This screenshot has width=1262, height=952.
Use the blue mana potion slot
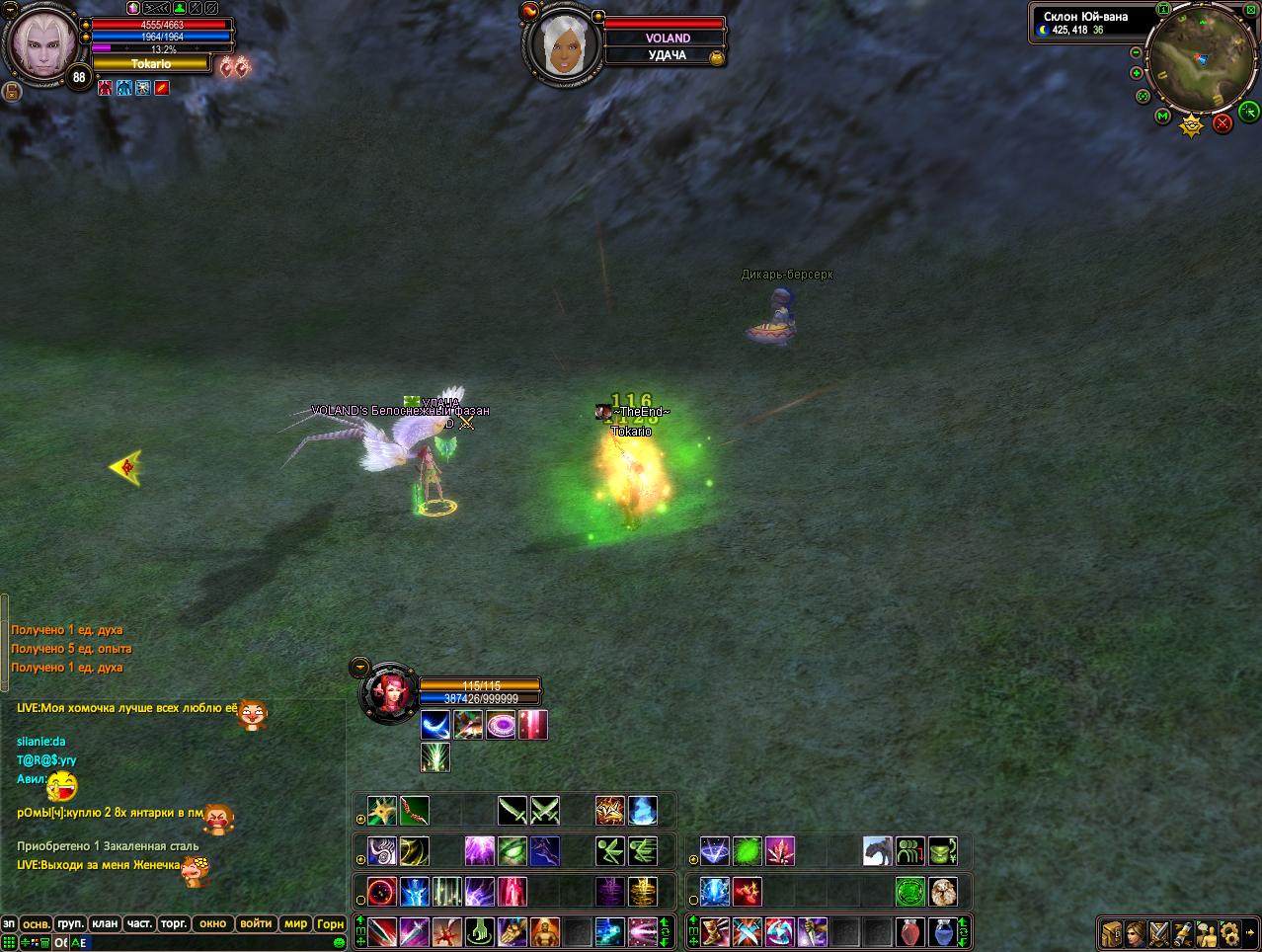coord(943,931)
